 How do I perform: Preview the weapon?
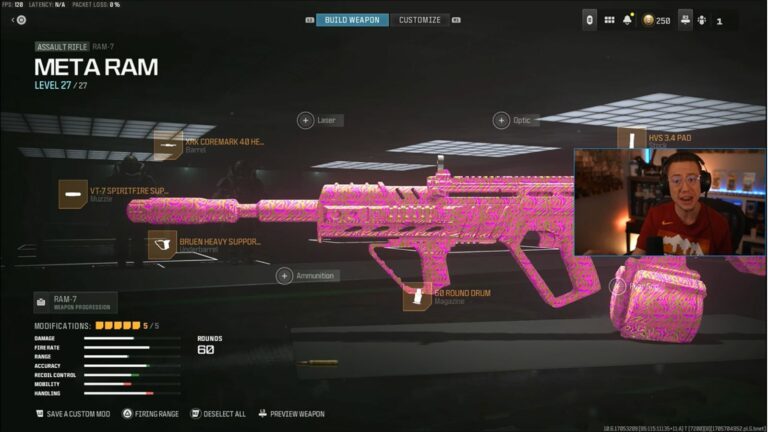tap(291, 413)
